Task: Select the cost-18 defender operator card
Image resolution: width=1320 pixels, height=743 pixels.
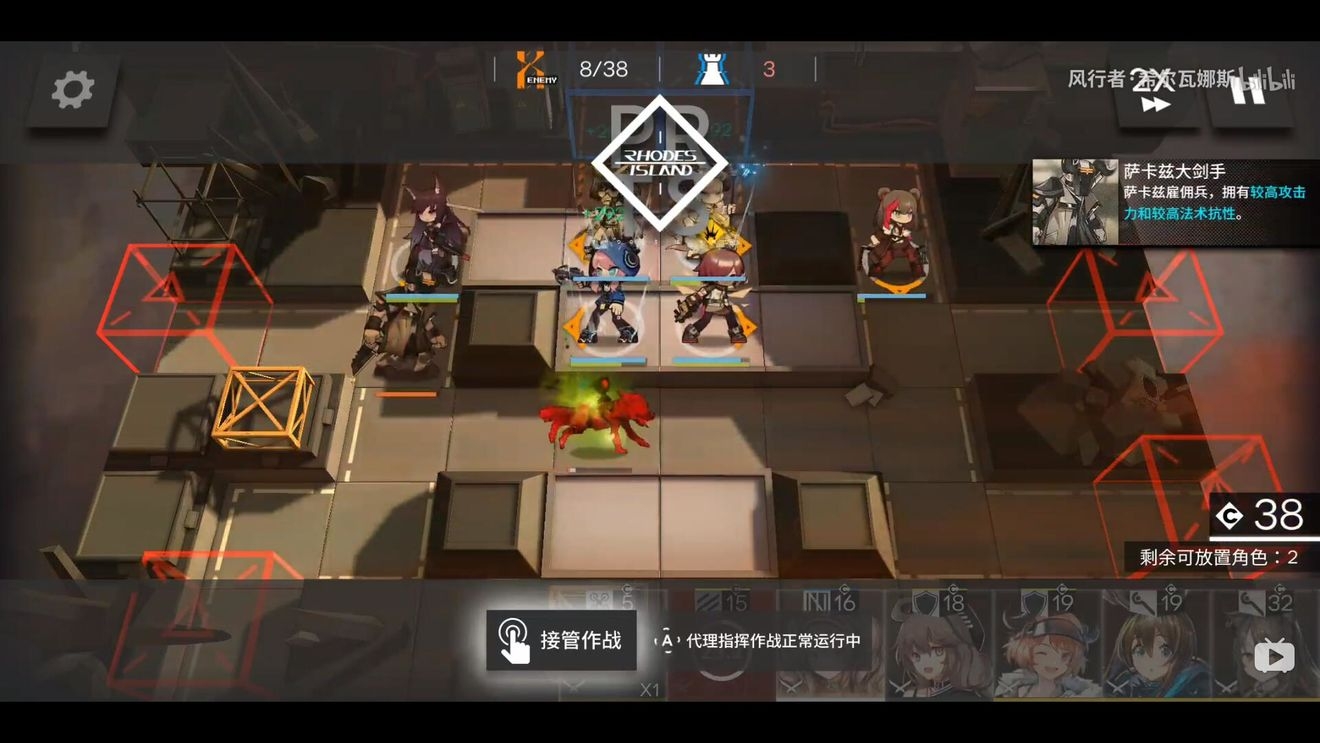Action: click(938, 645)
